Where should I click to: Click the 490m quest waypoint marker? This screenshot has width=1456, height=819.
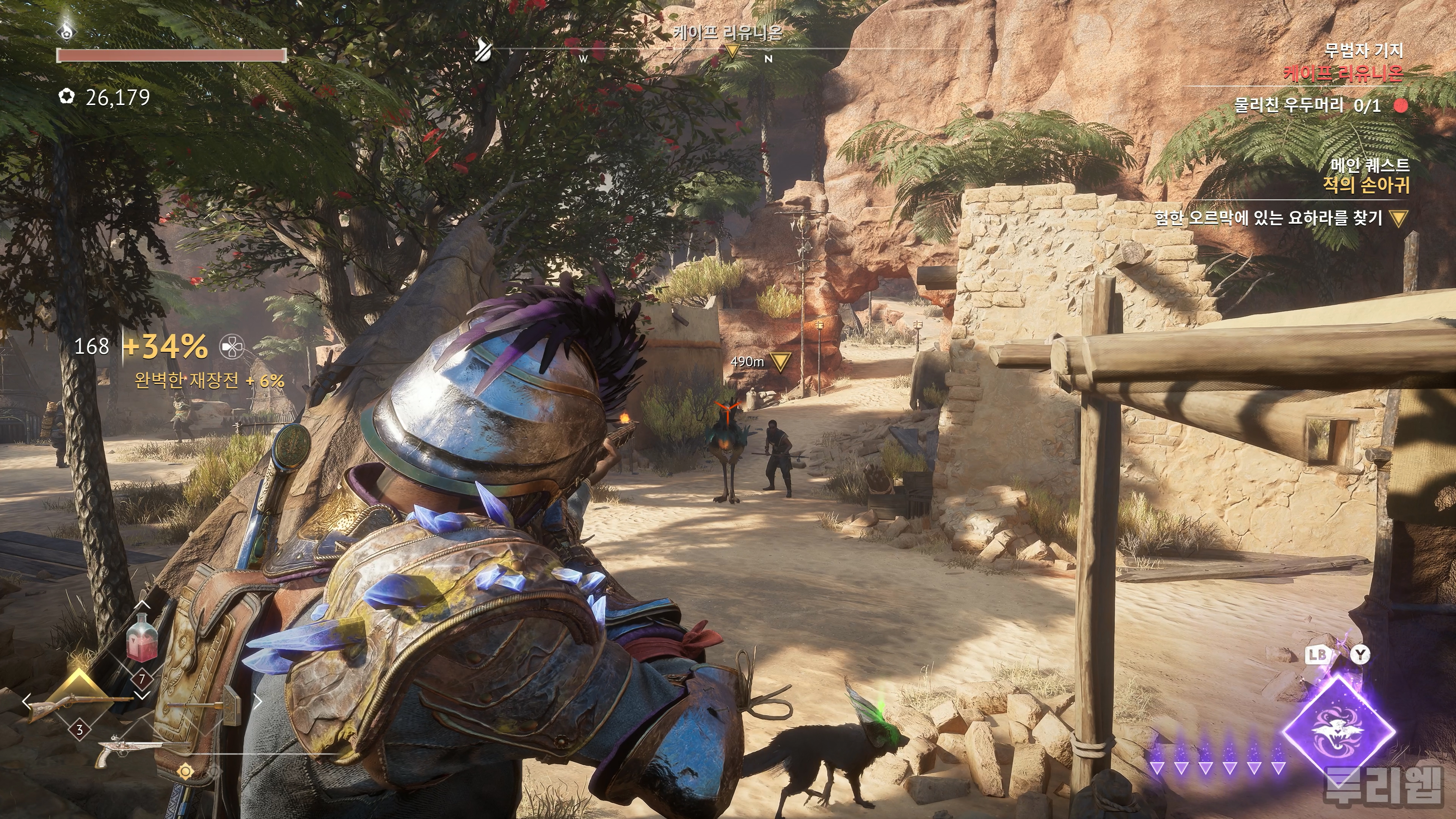tap(781, 362)
